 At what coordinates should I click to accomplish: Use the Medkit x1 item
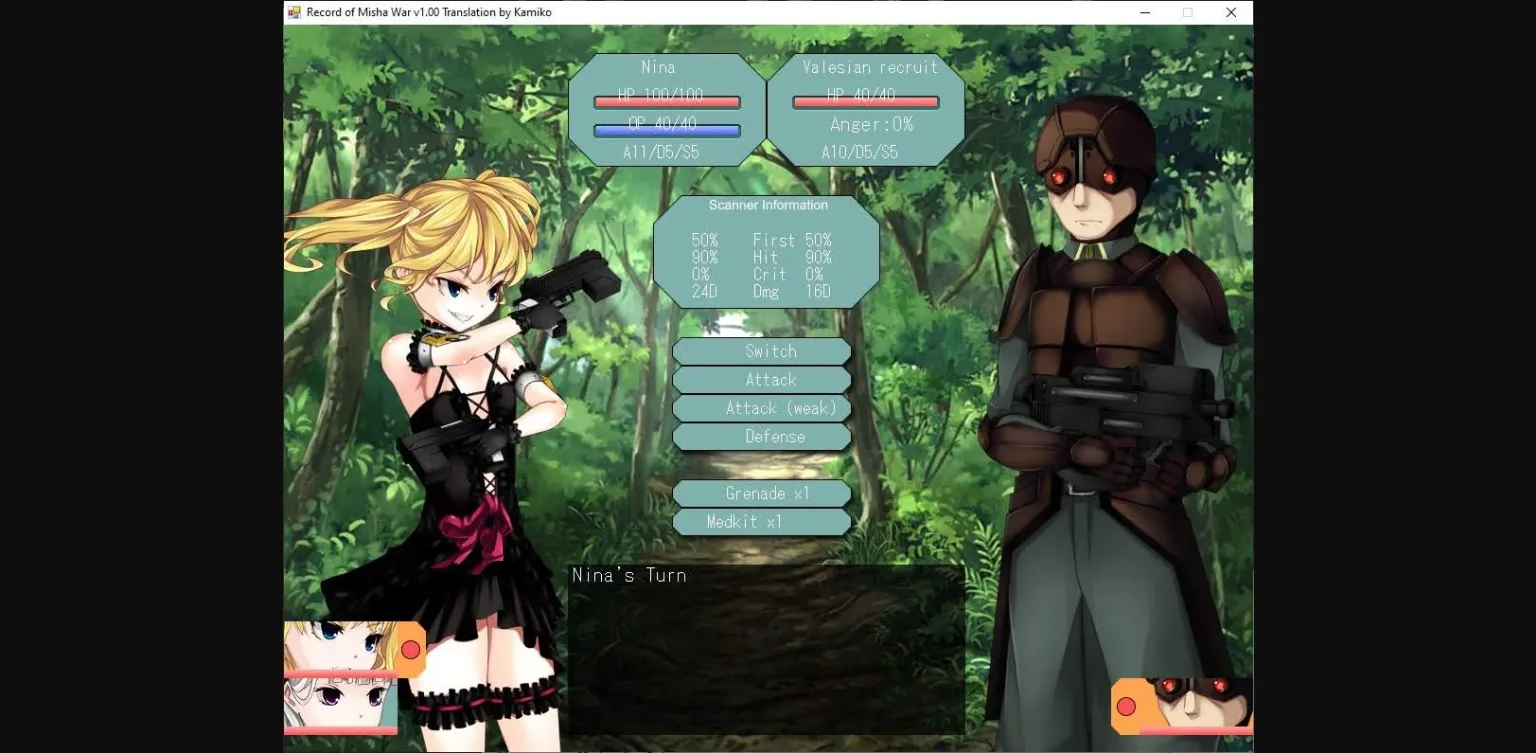pos(762,521)
